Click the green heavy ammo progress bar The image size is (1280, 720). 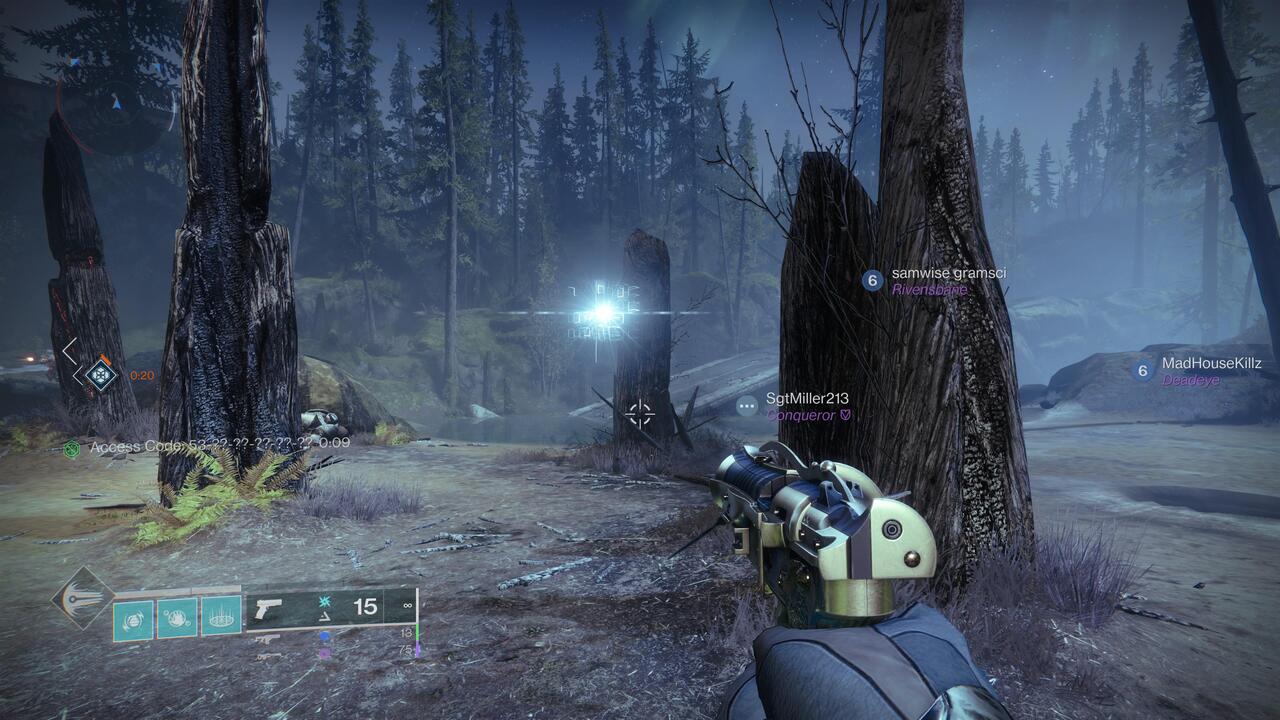(417, 633)
